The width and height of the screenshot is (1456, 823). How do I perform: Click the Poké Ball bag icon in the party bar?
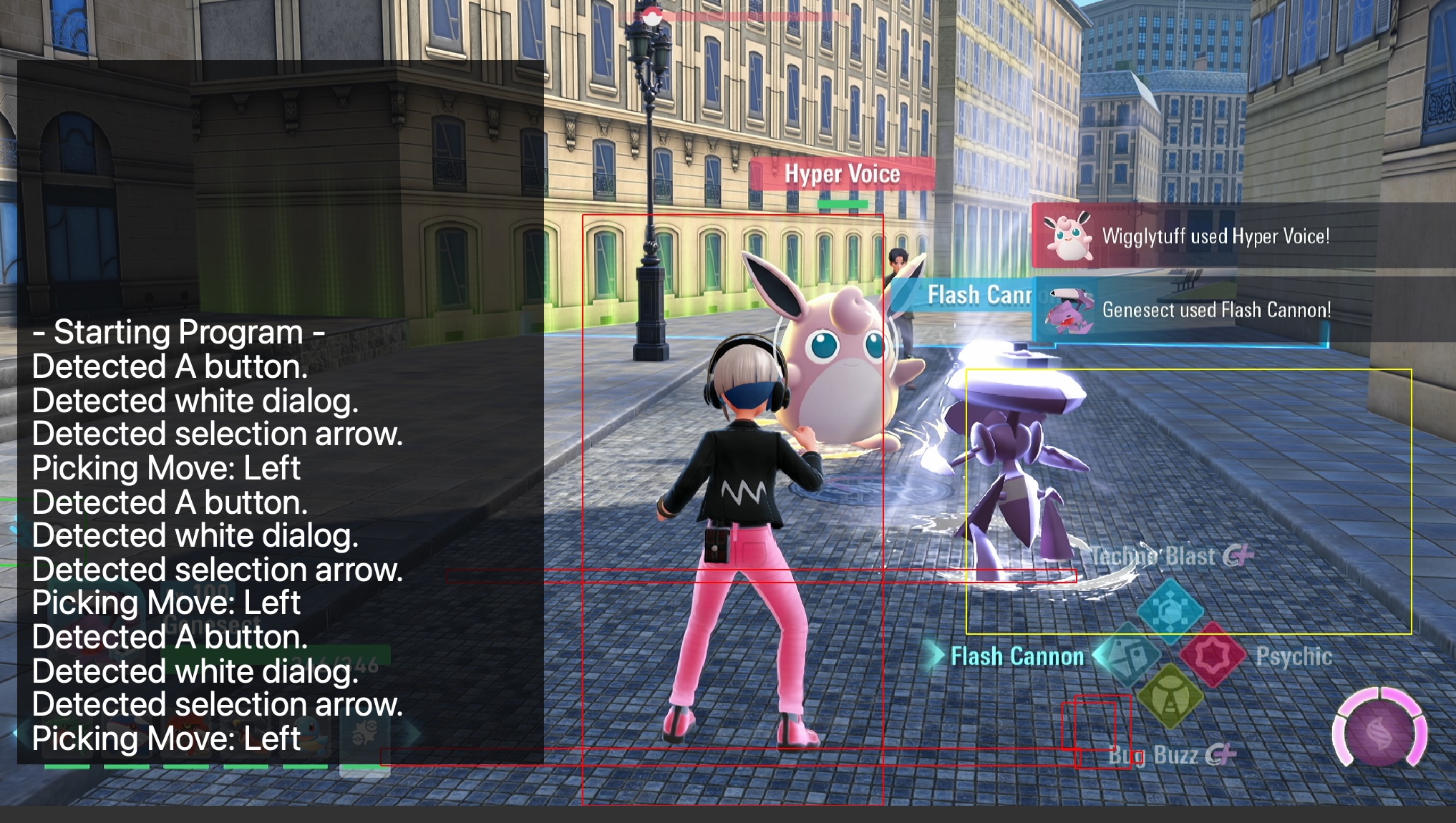click(x=366, y=732)
